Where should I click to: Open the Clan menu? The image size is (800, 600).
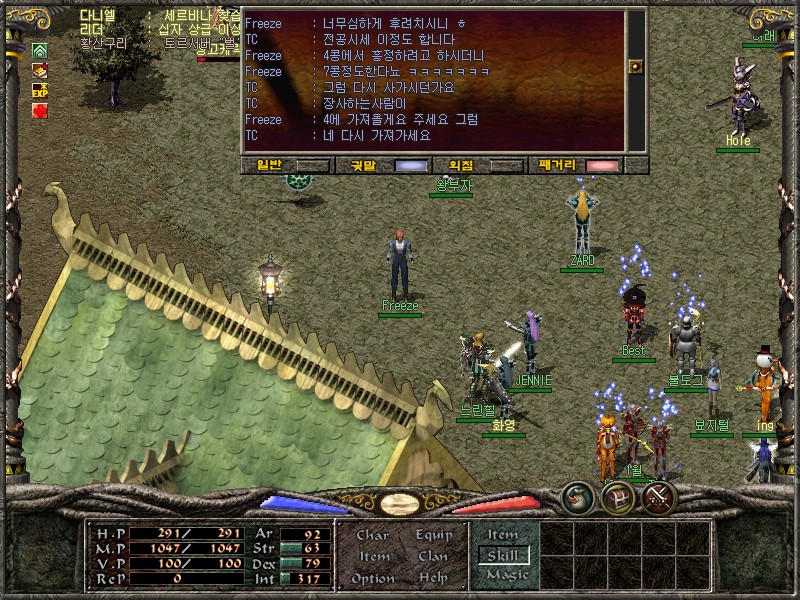434,556
